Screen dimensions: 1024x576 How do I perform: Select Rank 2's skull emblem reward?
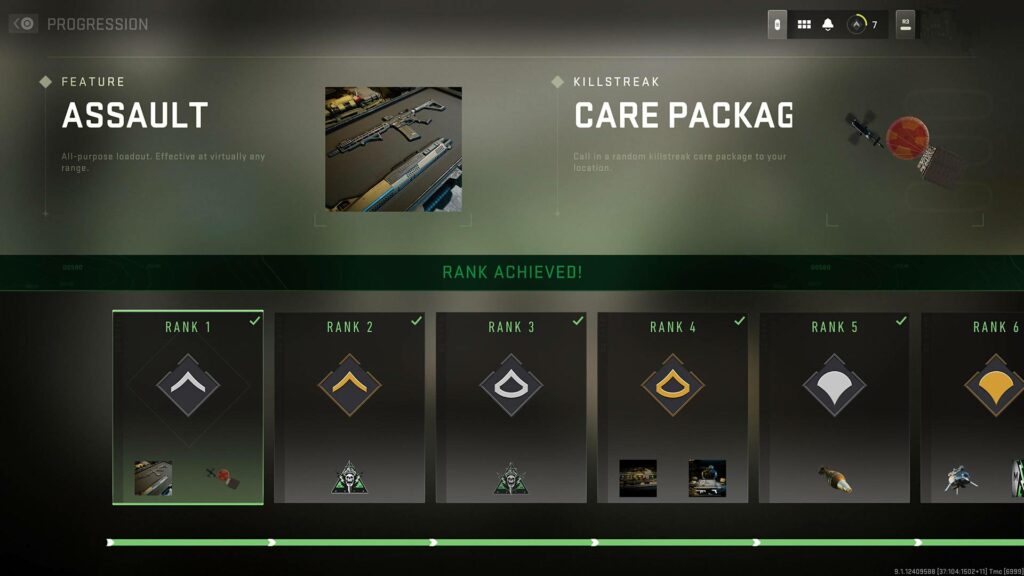(349, 478)
